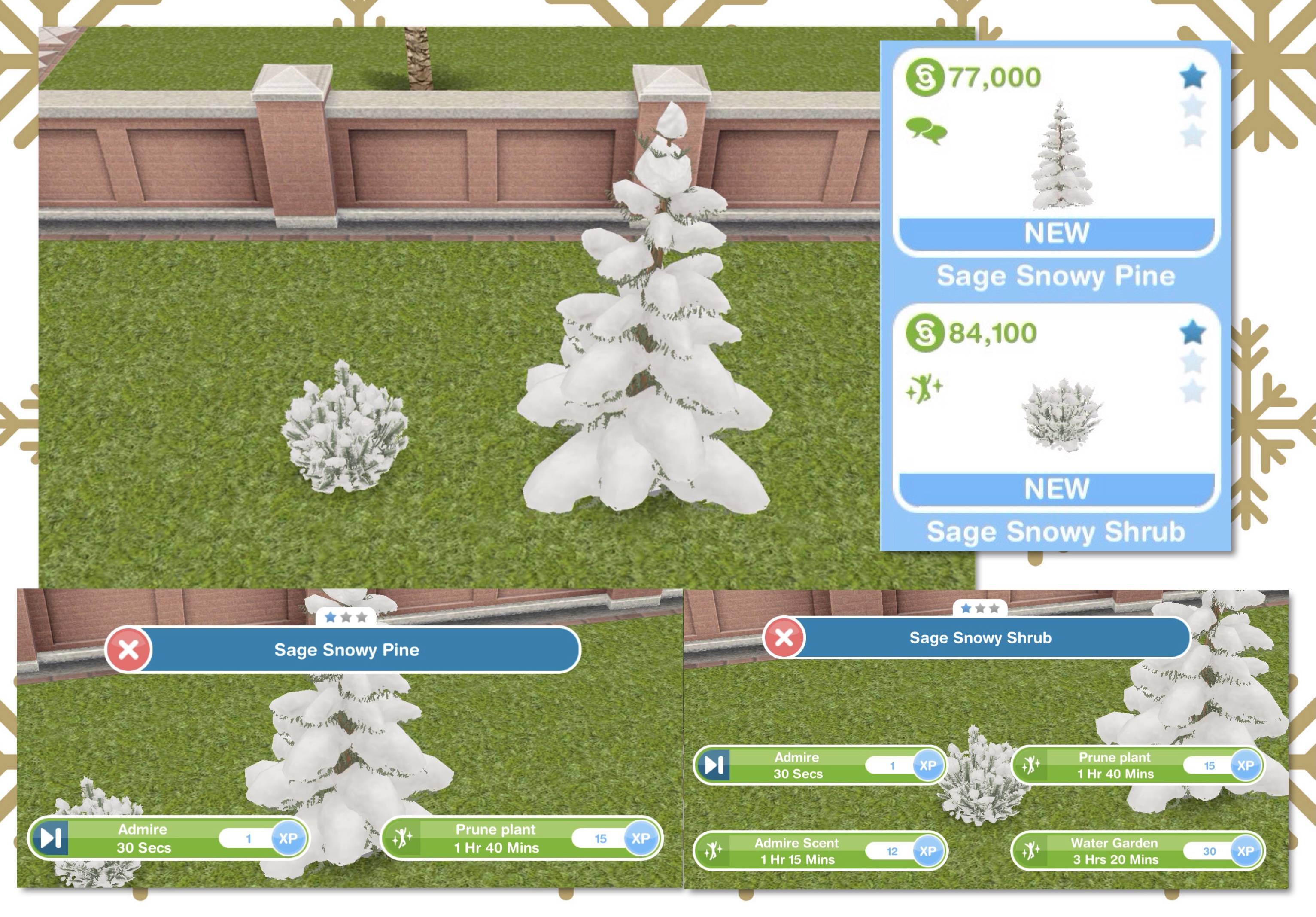
Task: Close the Sage Snowy Pine action menu
Action: click(x=129, y=650)
